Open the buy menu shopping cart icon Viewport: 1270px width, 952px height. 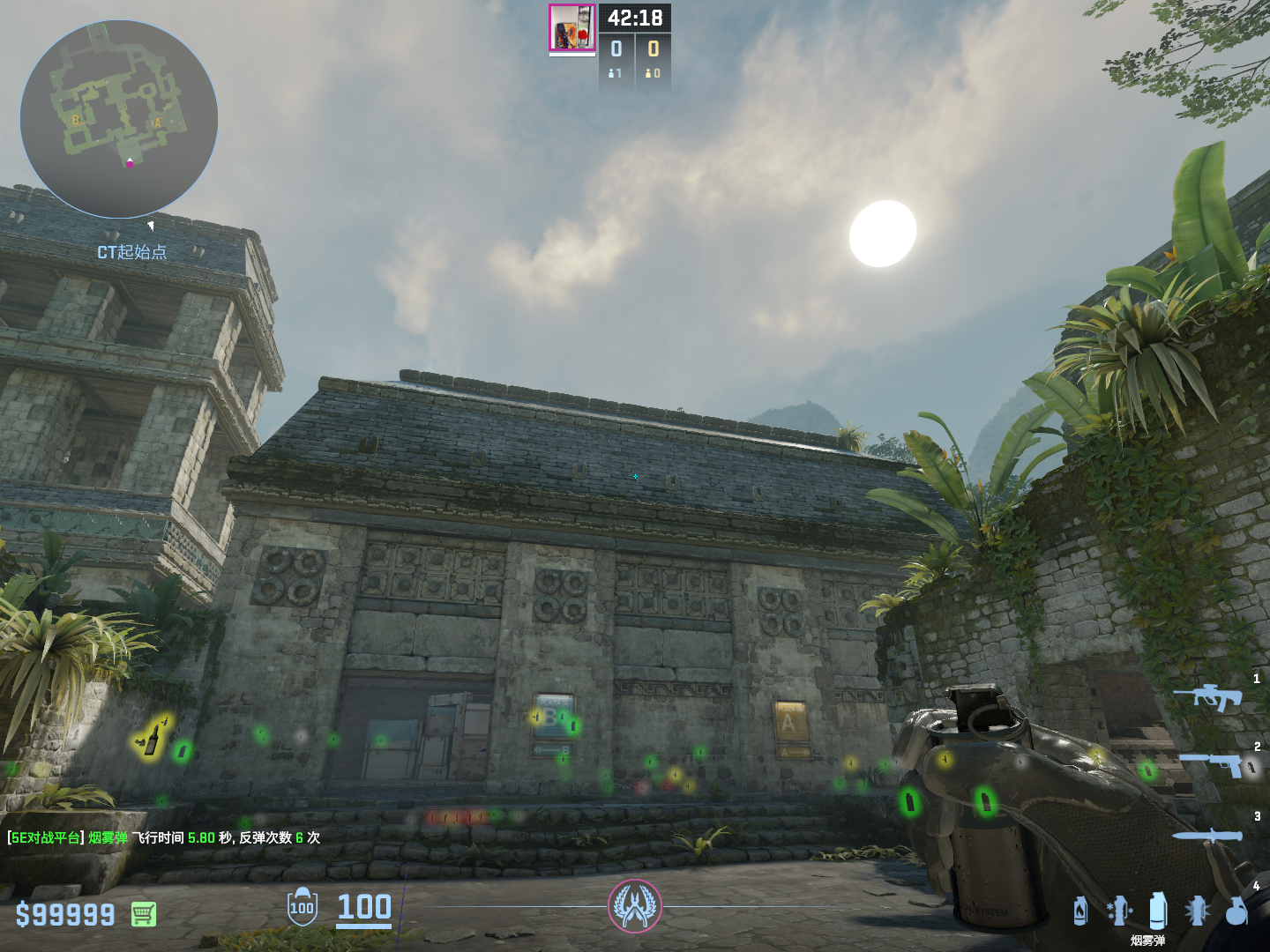(x=144, y=914)
